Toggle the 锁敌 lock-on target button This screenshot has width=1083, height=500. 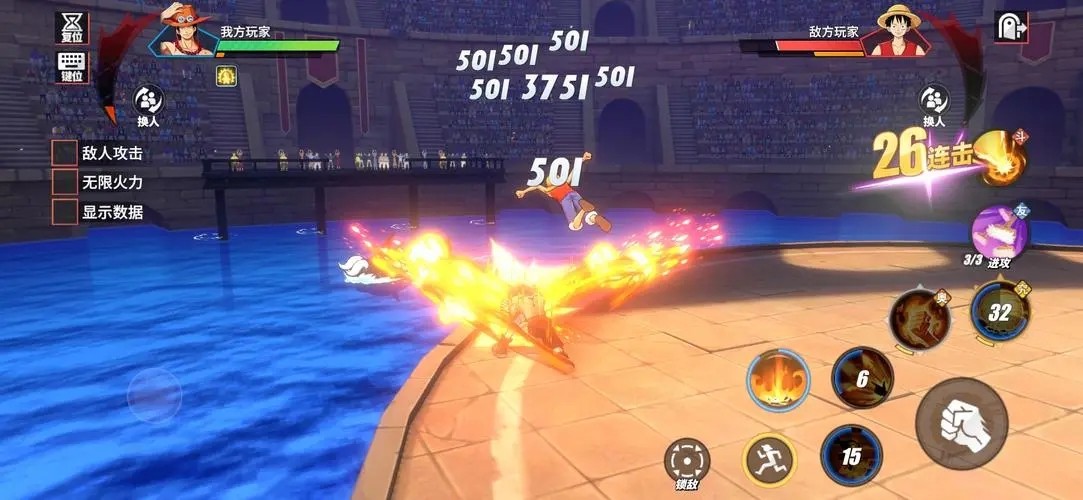click(686, 461)
